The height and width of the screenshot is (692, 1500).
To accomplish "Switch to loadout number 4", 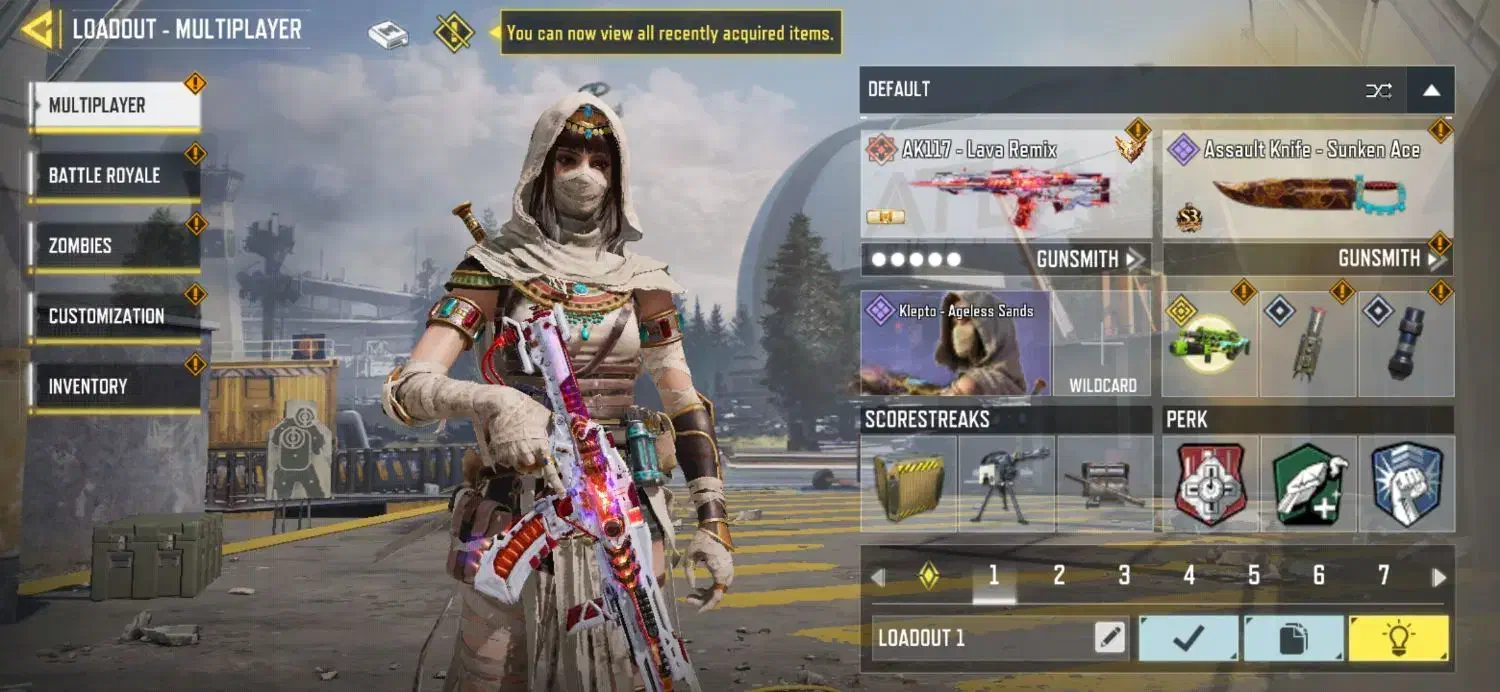I will [1189, 575].
